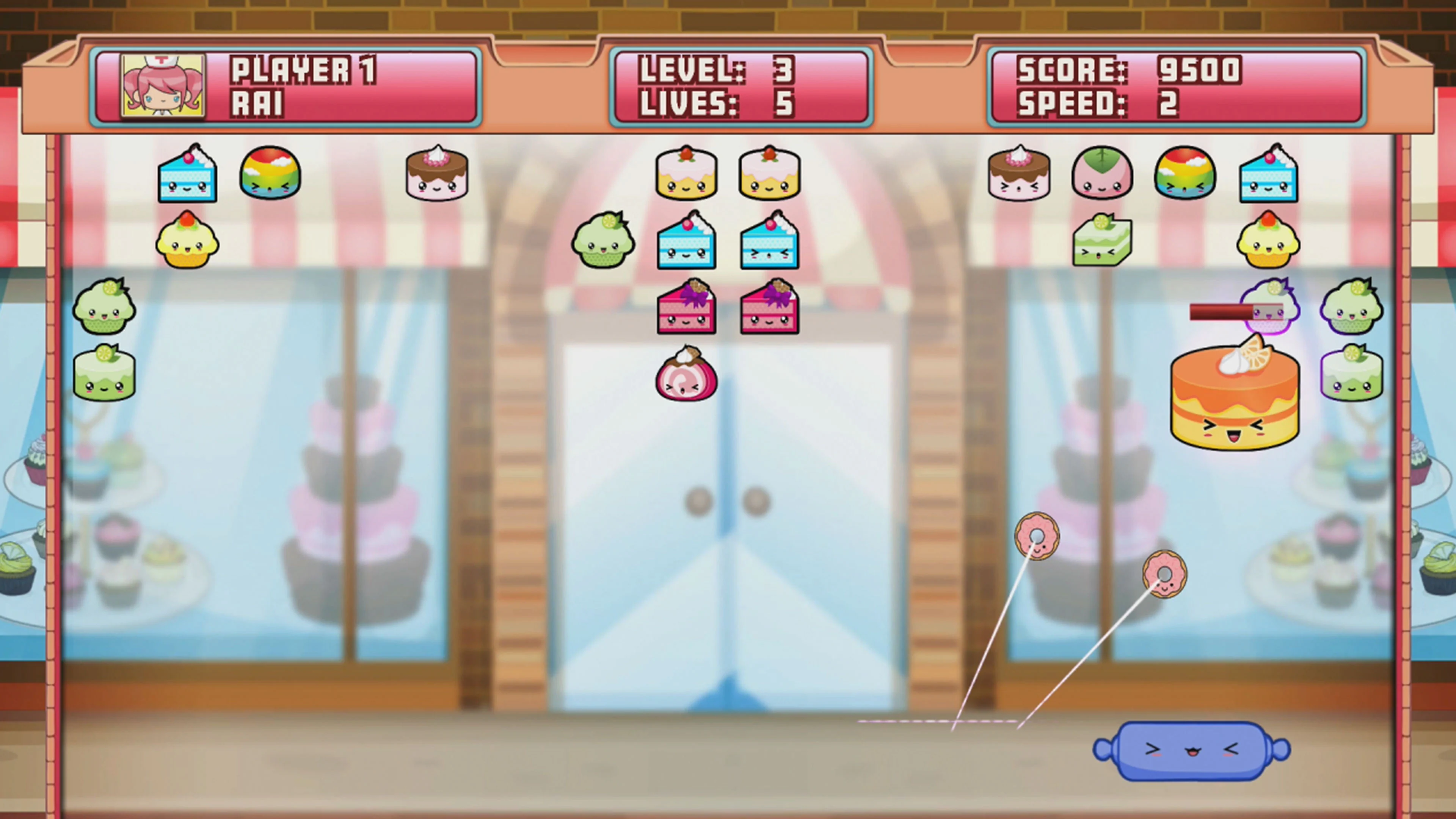Select the green lime cupcake on the left edge

[x=104, y=308]
